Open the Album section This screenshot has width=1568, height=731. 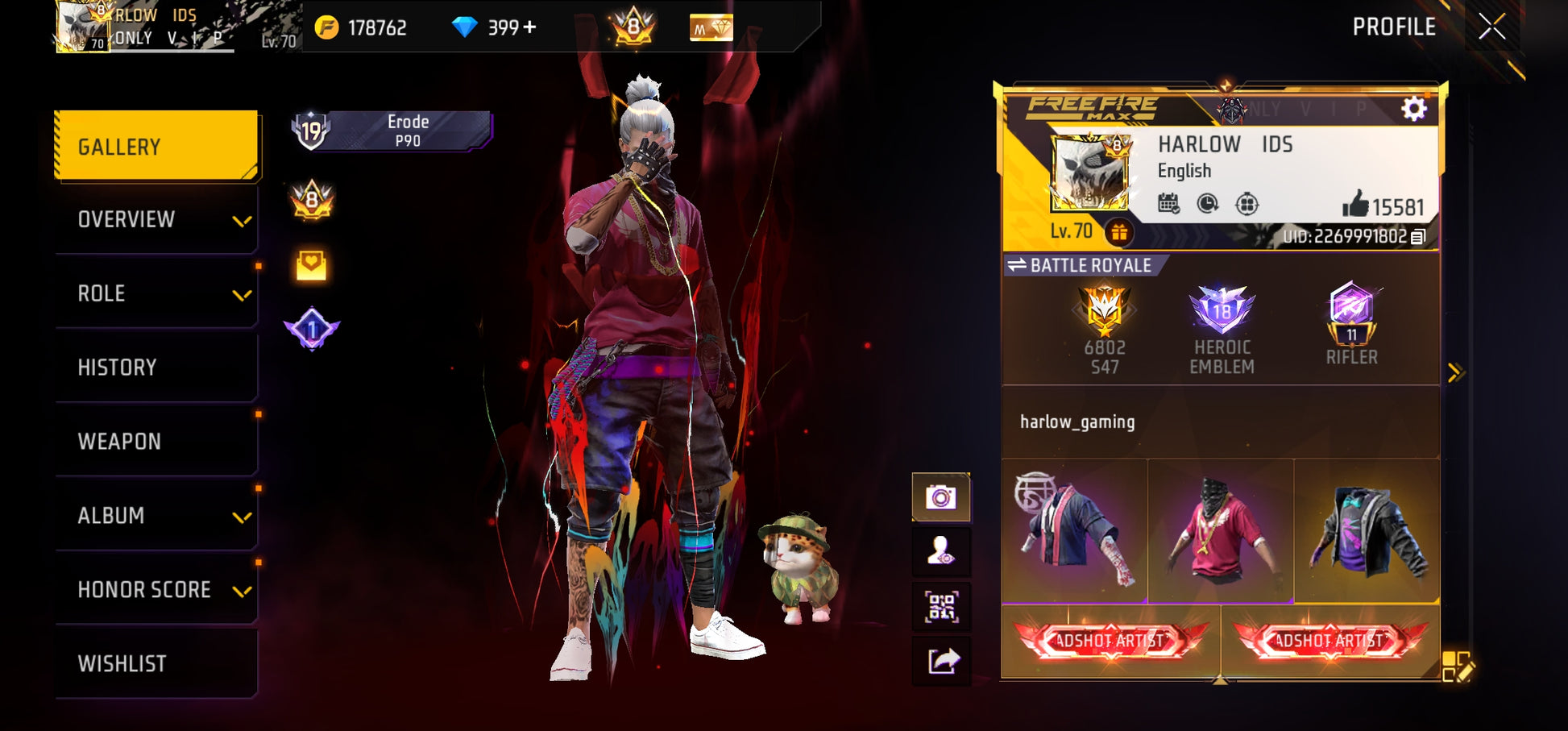point(156,516)
